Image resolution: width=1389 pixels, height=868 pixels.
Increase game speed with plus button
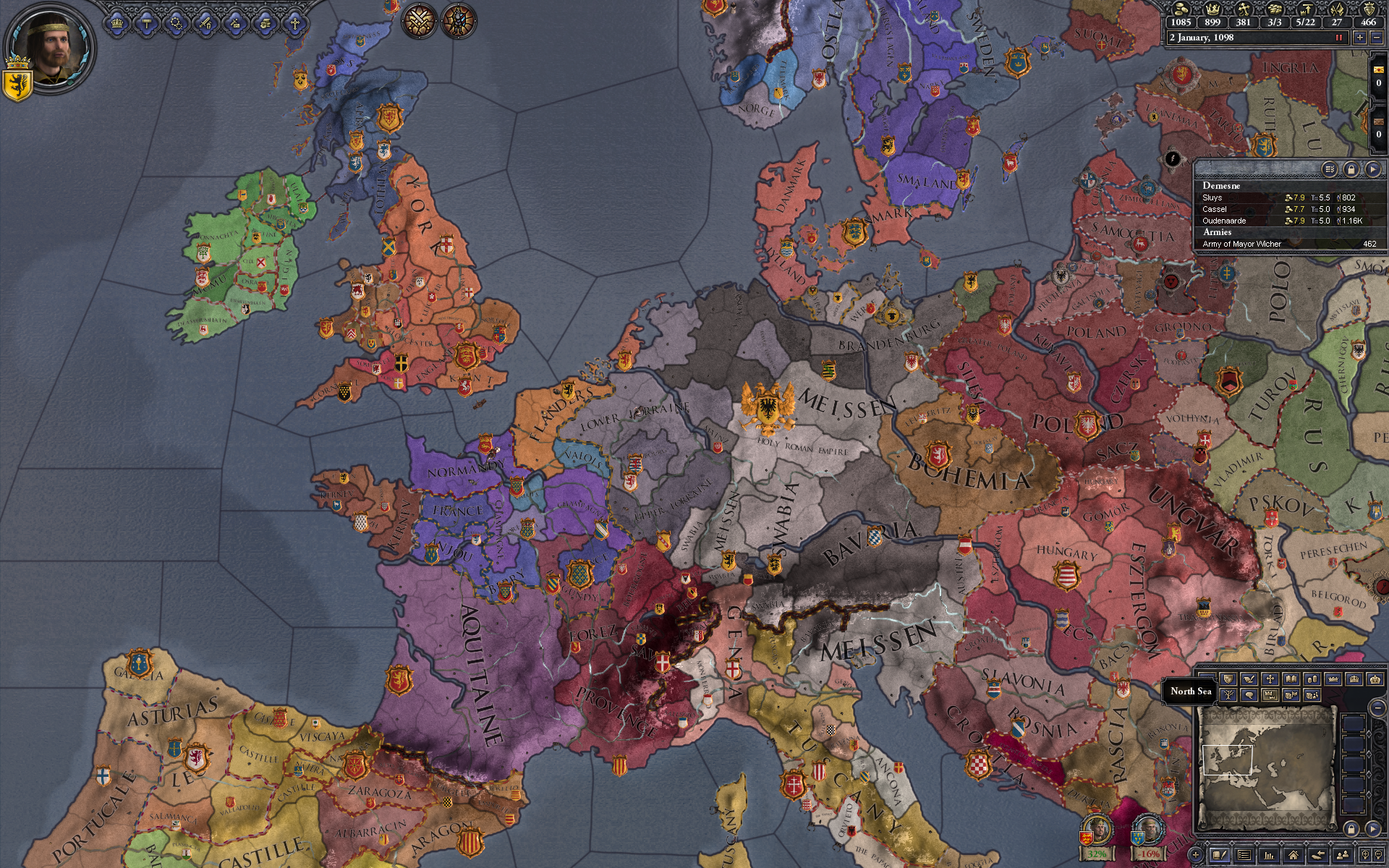(1360, 38)
